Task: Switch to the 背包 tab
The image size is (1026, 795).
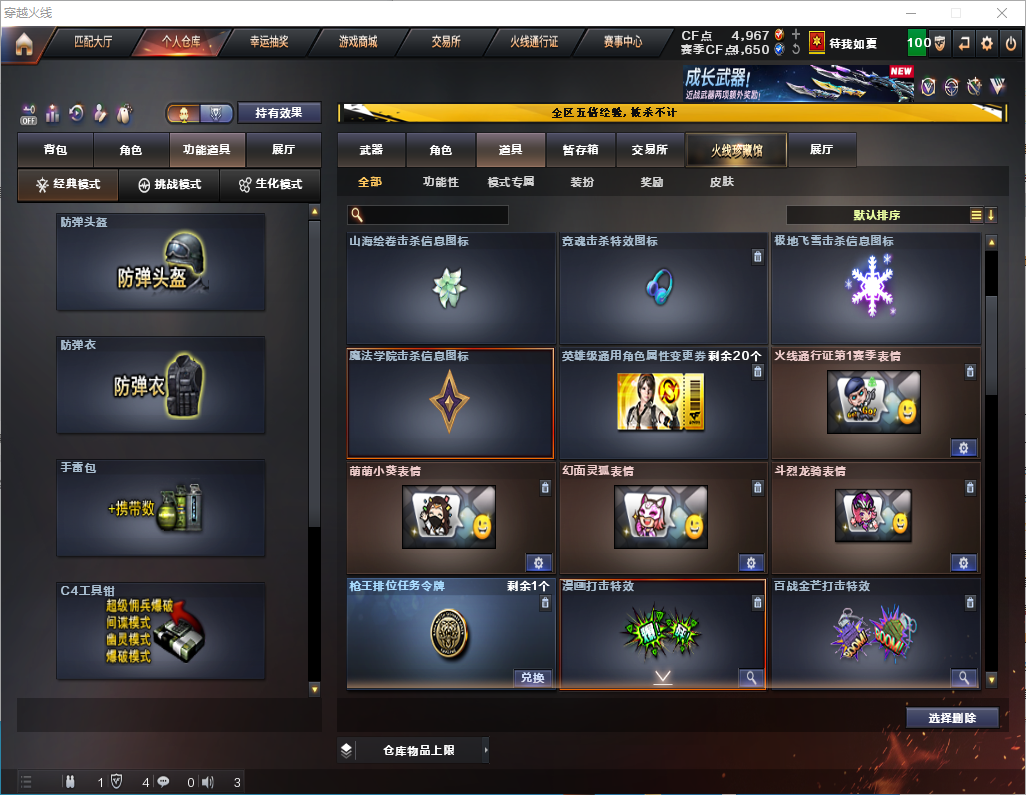Action: 55,150
